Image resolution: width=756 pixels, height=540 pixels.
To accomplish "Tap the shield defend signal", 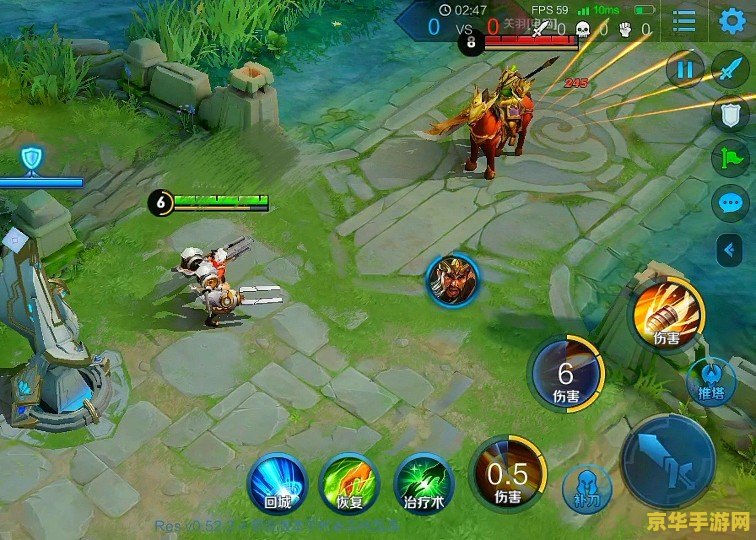I will 731,114.
